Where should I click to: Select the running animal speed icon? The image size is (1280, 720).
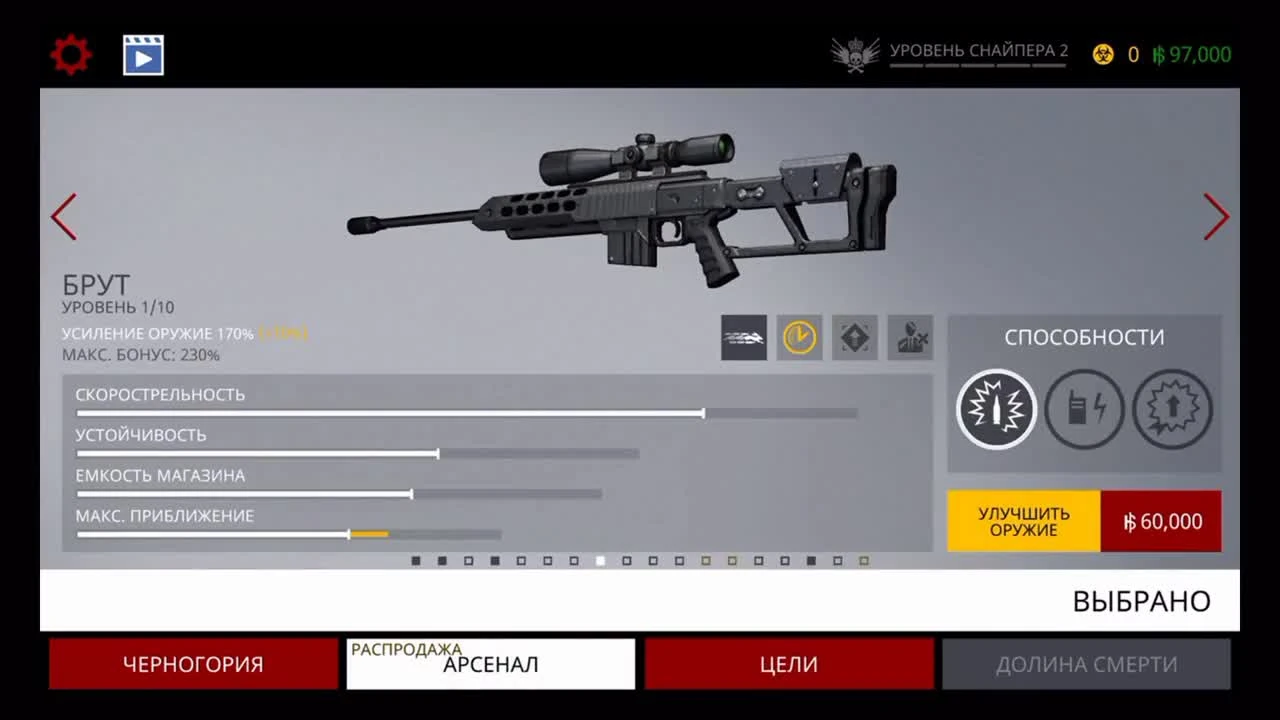[x=744, y=339]
